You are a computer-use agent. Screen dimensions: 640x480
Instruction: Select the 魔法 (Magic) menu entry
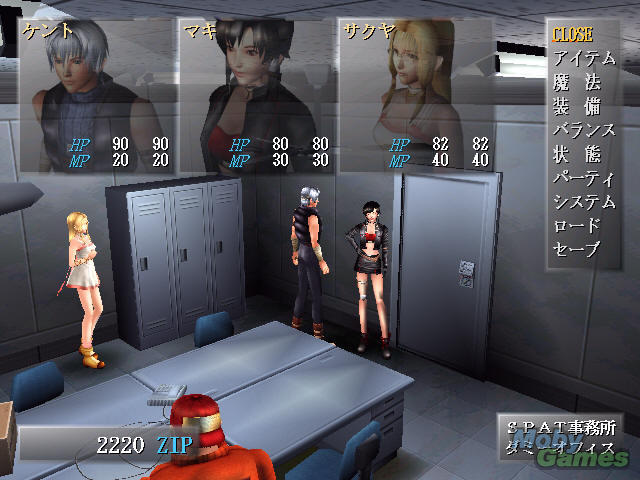click(571, 82)
